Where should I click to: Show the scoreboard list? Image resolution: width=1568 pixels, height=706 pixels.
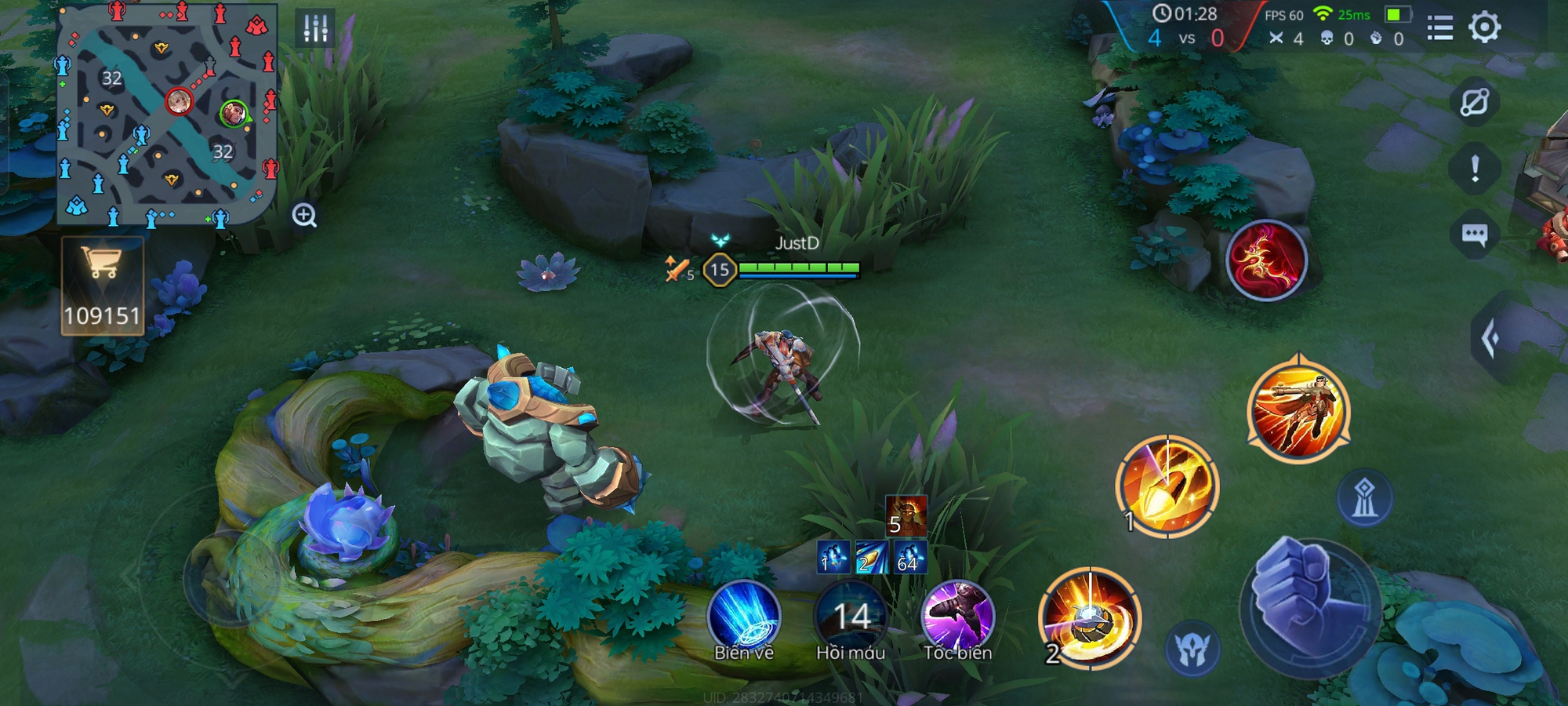[x=1439, y=28]
